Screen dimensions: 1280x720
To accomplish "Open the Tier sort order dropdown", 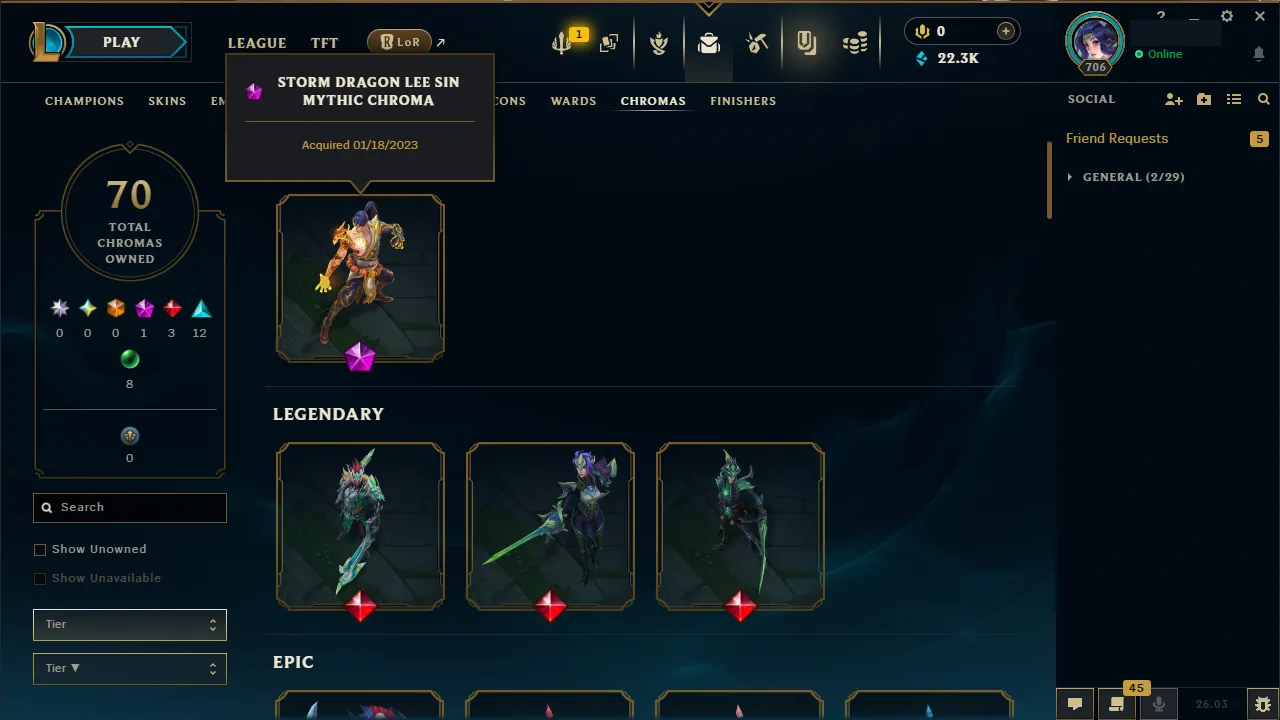I will [x=129, y=668].
